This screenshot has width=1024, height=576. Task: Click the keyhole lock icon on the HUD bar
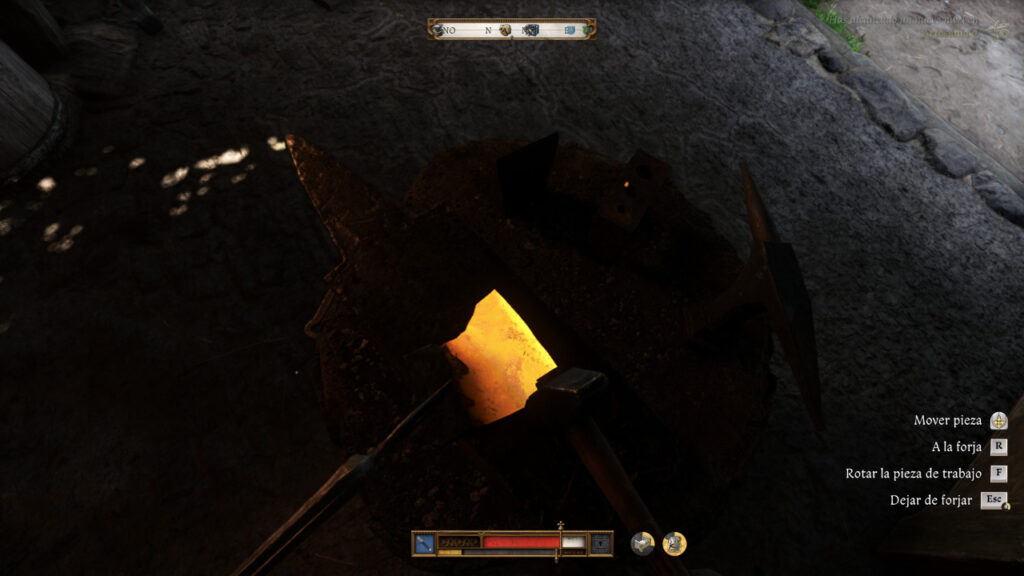click(x=600, y=543)
